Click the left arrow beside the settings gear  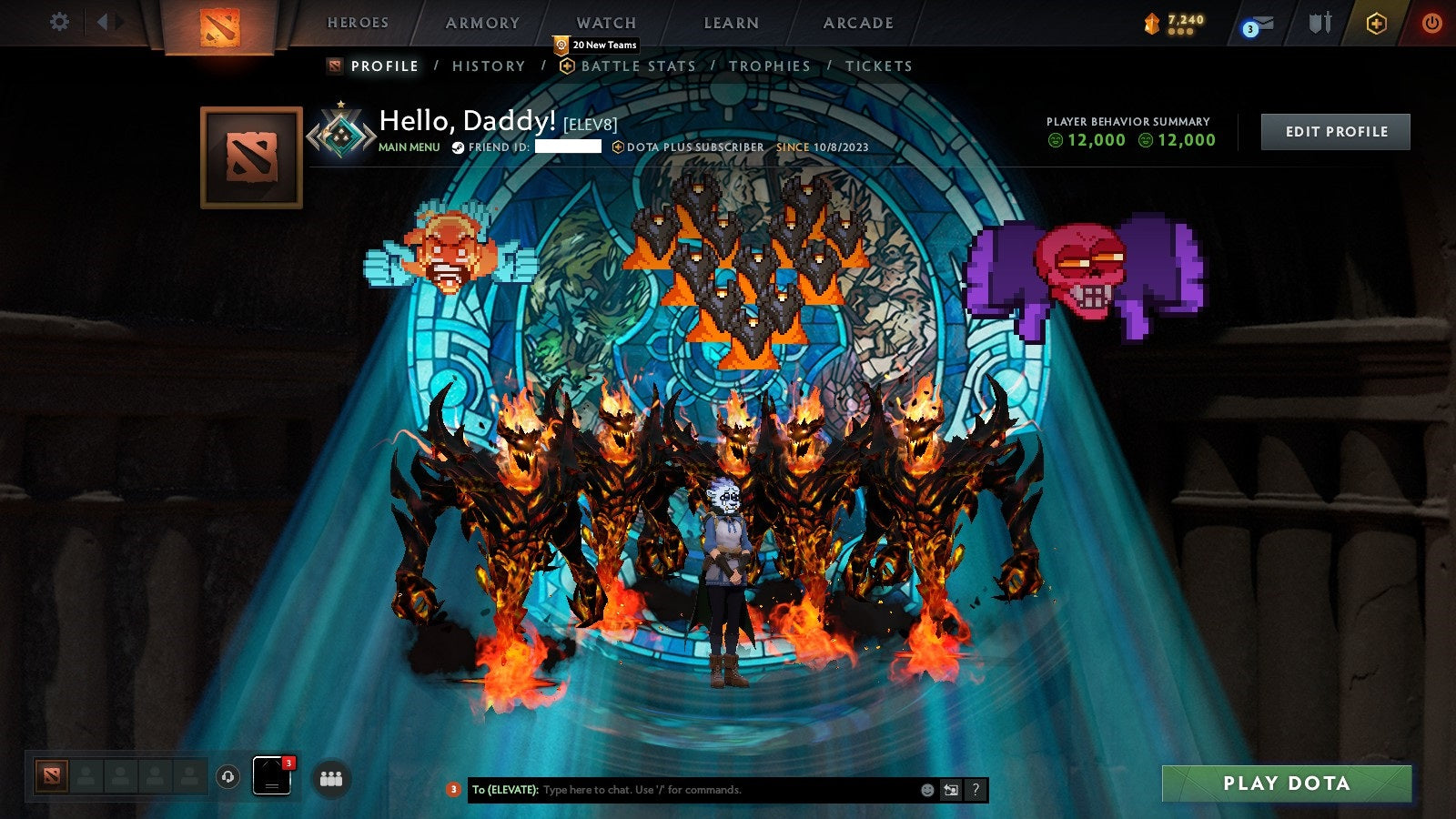(x=103, y=20)
